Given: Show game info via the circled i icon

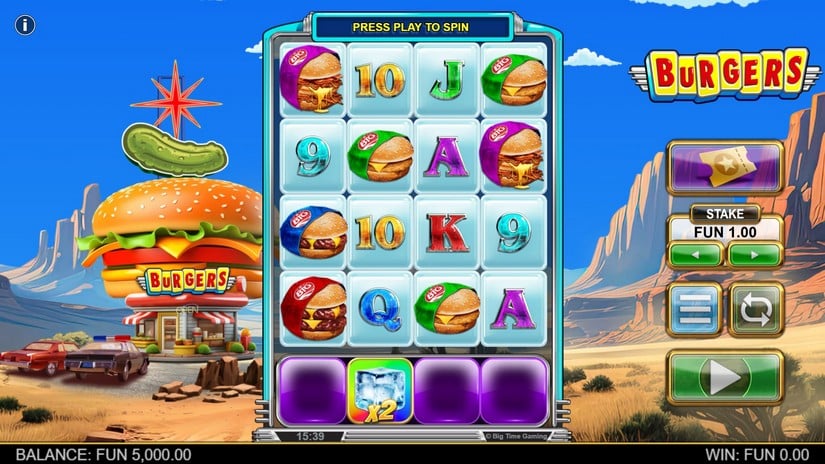Looking at the screenshot, I should [x=25, y=25].
